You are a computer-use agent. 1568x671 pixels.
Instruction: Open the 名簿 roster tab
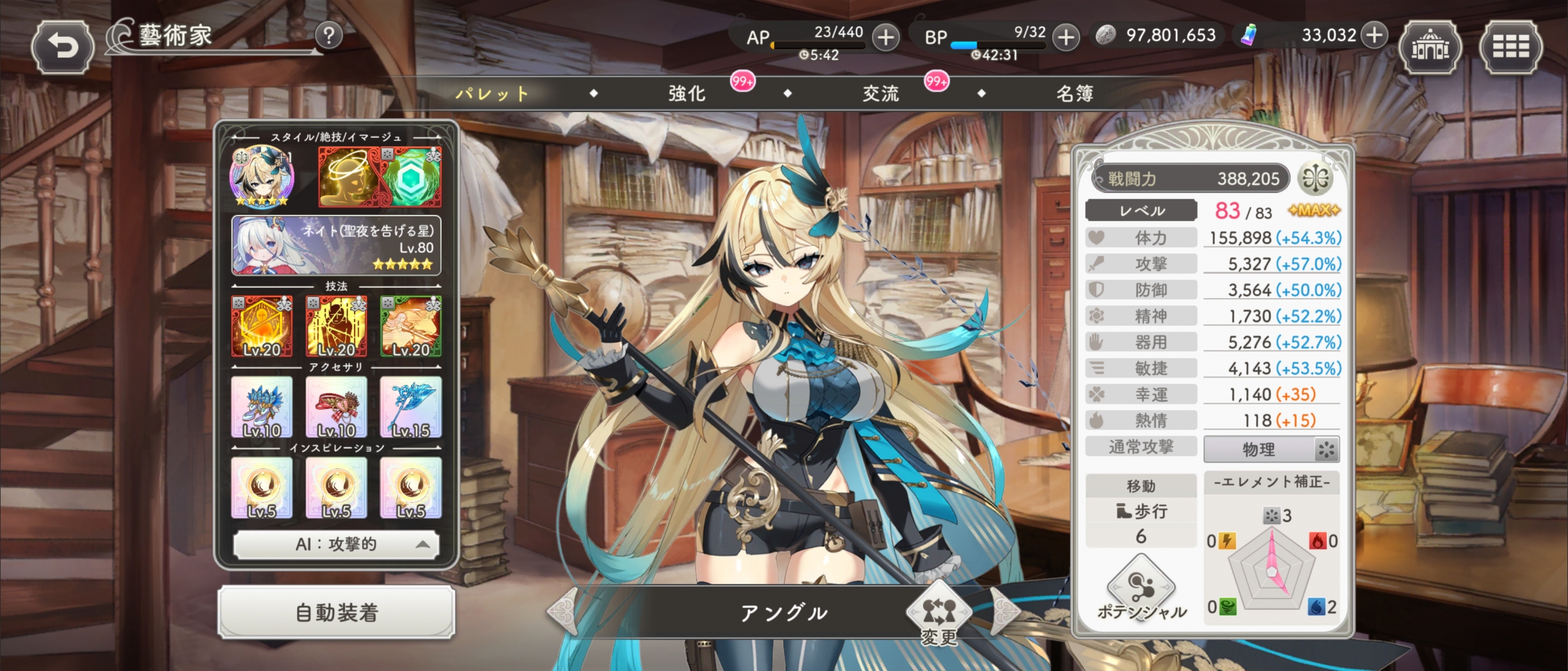(1074, 94)
